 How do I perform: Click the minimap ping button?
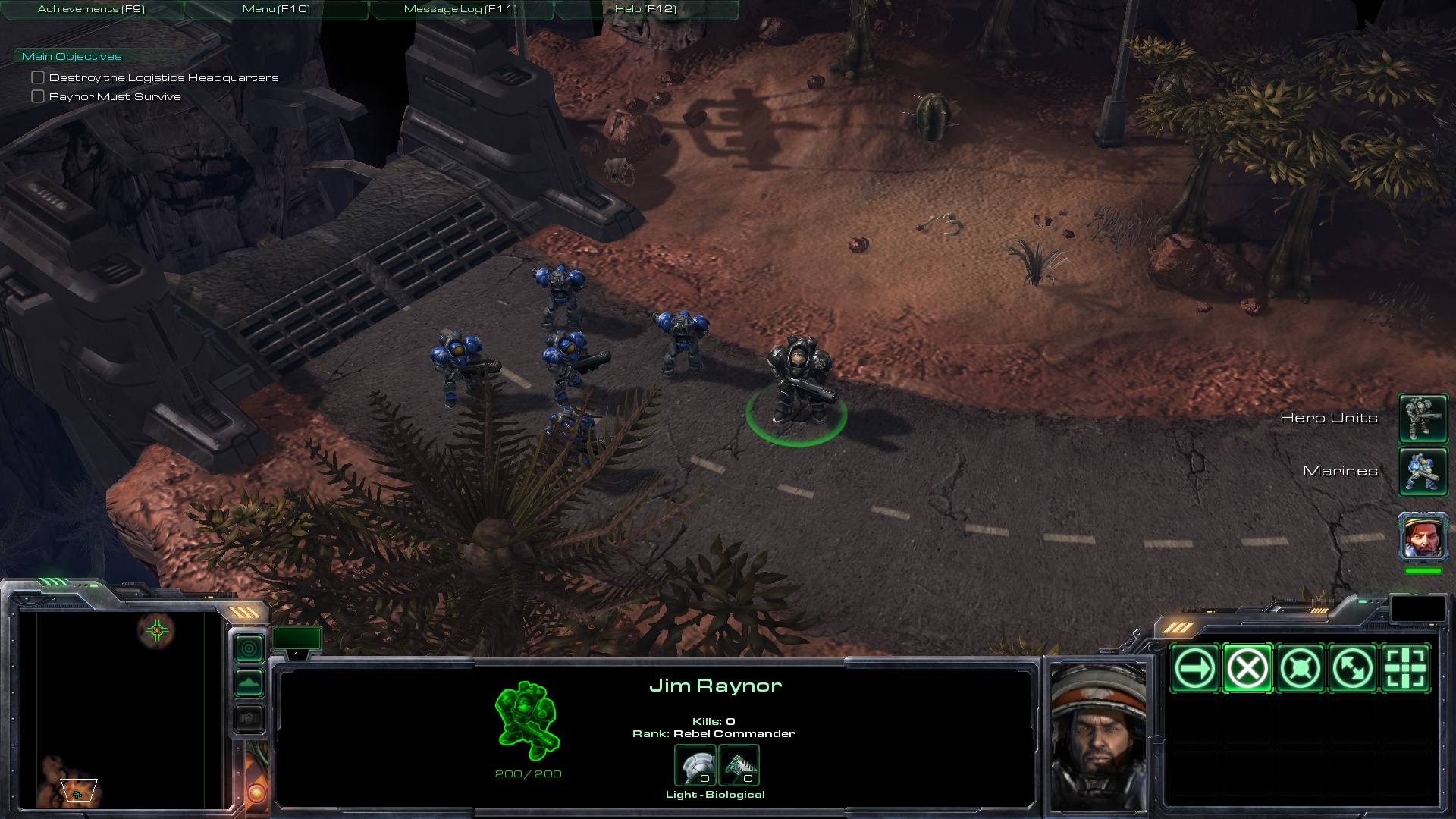pyautogui.click(x=249, y=648)
